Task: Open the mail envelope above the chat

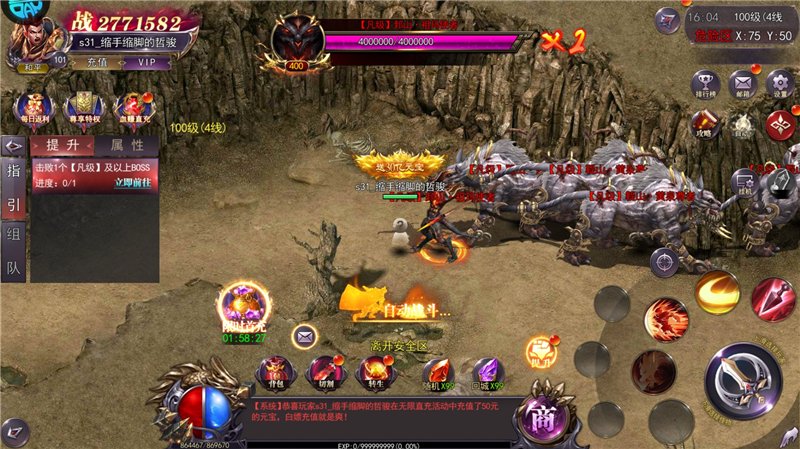Action: pos(305,336)
